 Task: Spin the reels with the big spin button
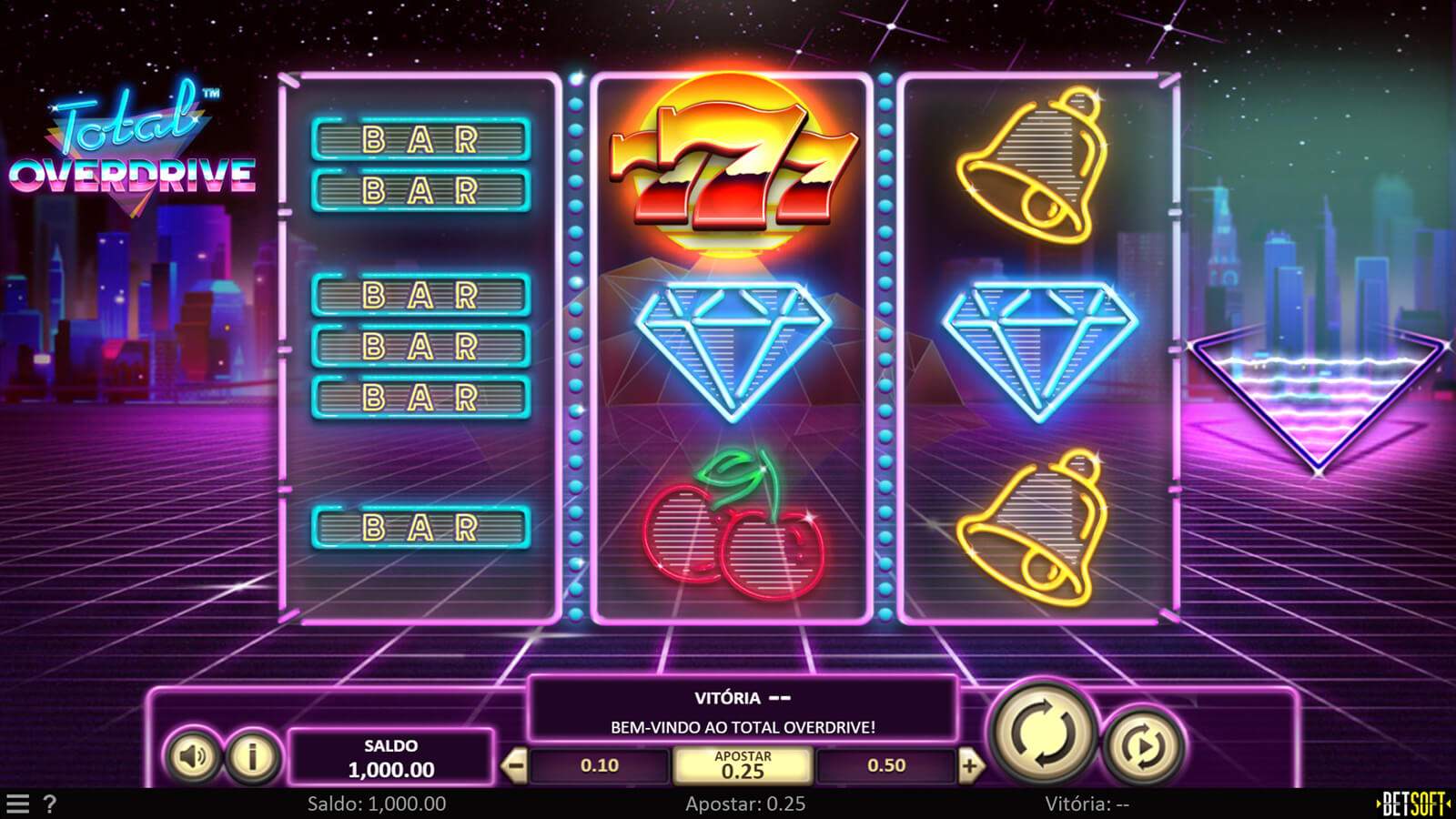click(x=1043, y=733)
